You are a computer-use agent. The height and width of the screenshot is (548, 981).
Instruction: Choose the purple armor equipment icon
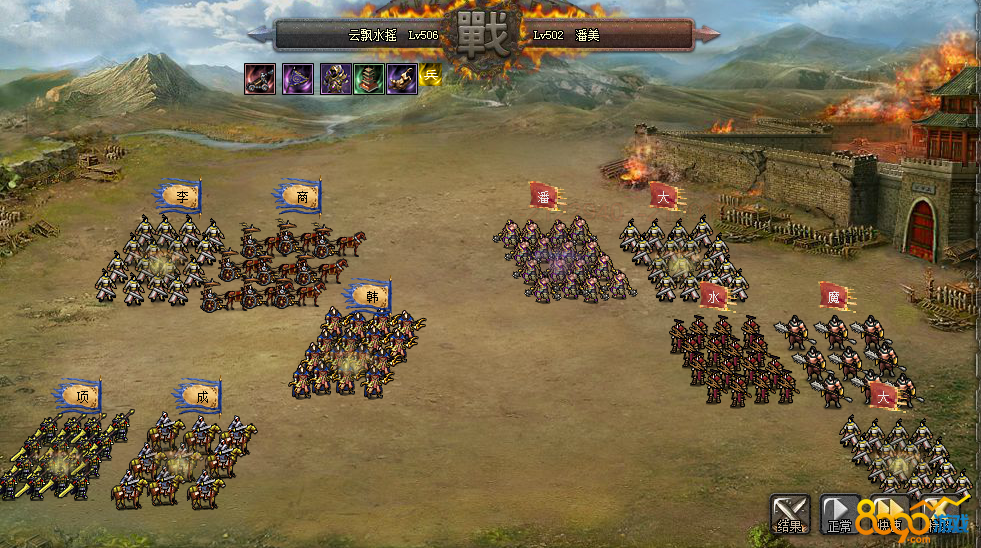[335, 79]
